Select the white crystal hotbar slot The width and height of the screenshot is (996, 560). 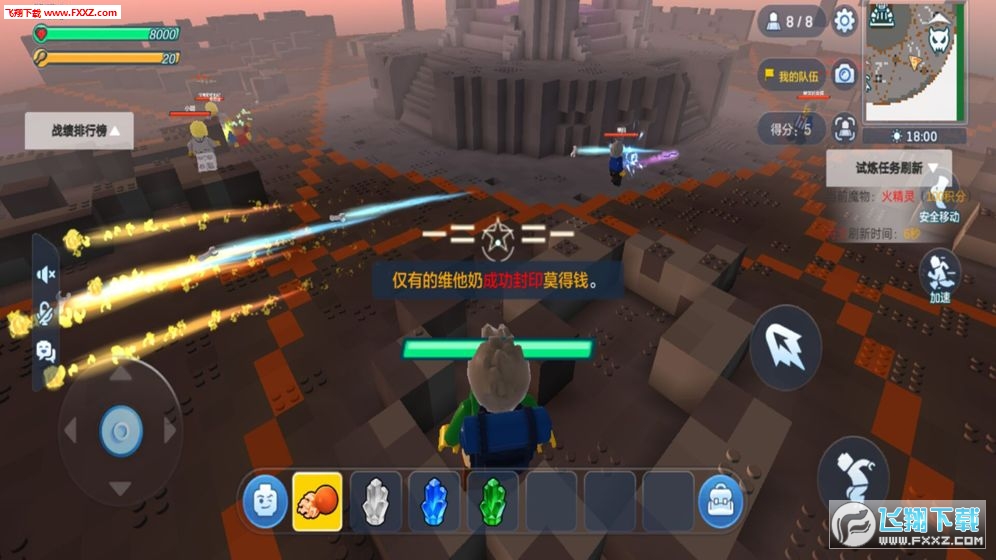pyautogui.click(x=375, y=501)
